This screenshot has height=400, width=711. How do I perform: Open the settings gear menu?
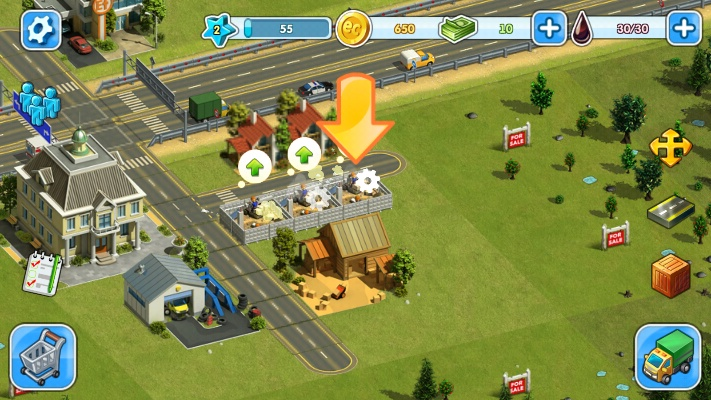click(41, 28)
